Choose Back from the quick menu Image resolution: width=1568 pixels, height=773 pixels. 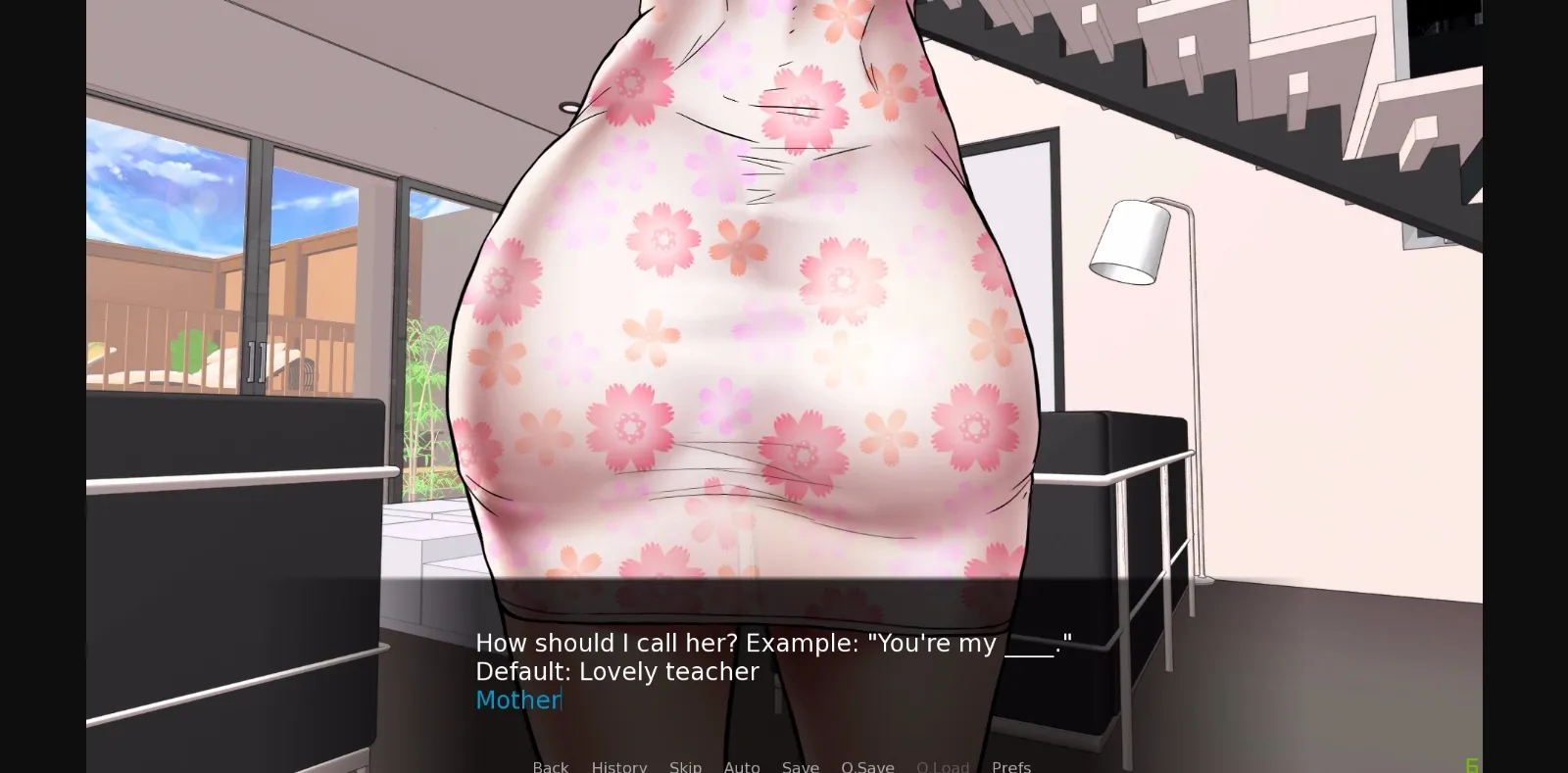(550, 767)
